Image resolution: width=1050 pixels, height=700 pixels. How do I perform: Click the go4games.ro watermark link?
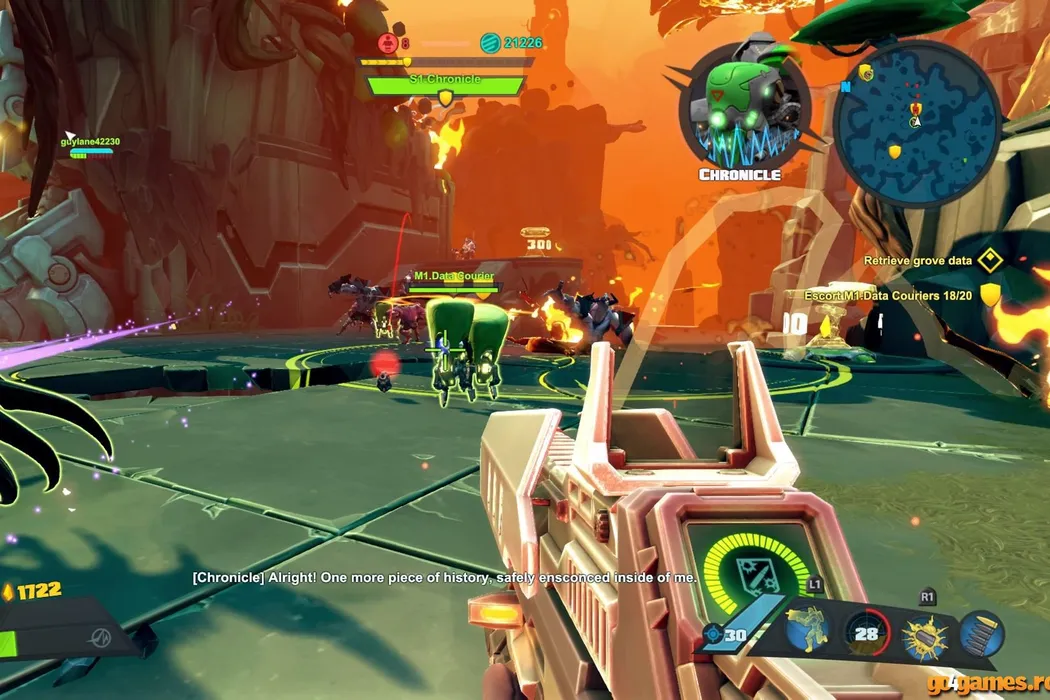tap(986, 684)
